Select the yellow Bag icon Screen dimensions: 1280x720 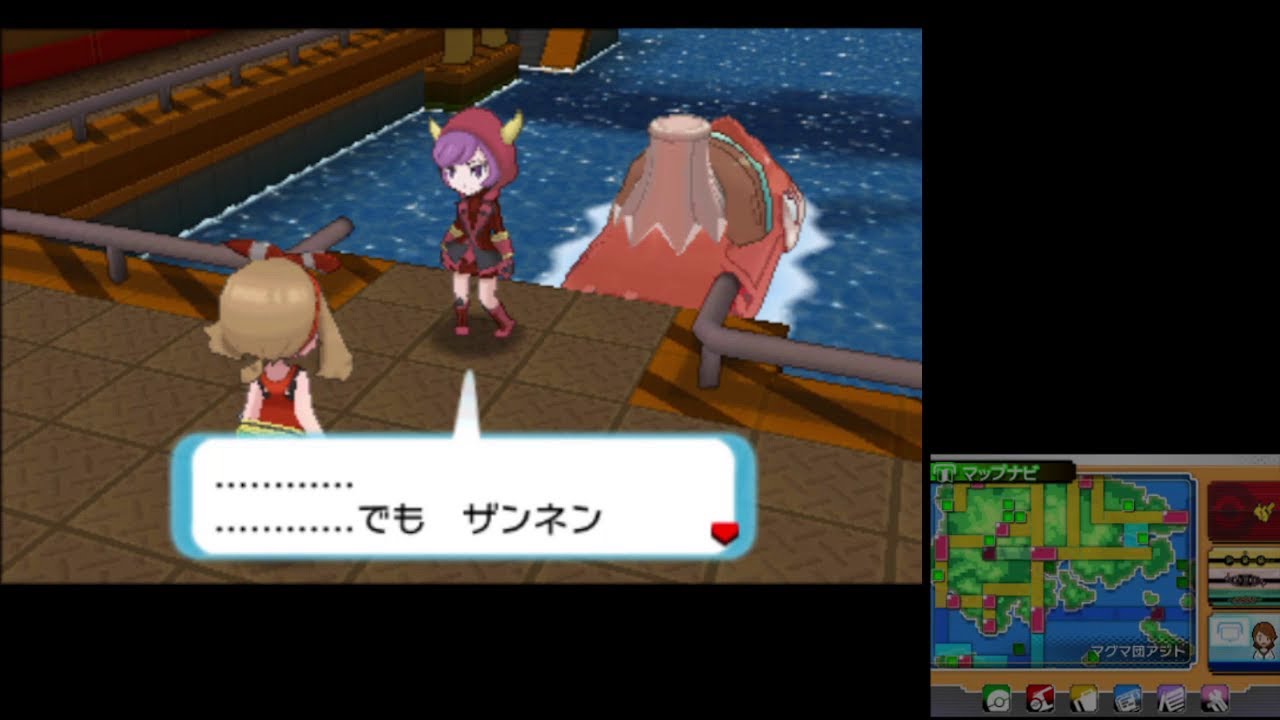pos(1084,700)
